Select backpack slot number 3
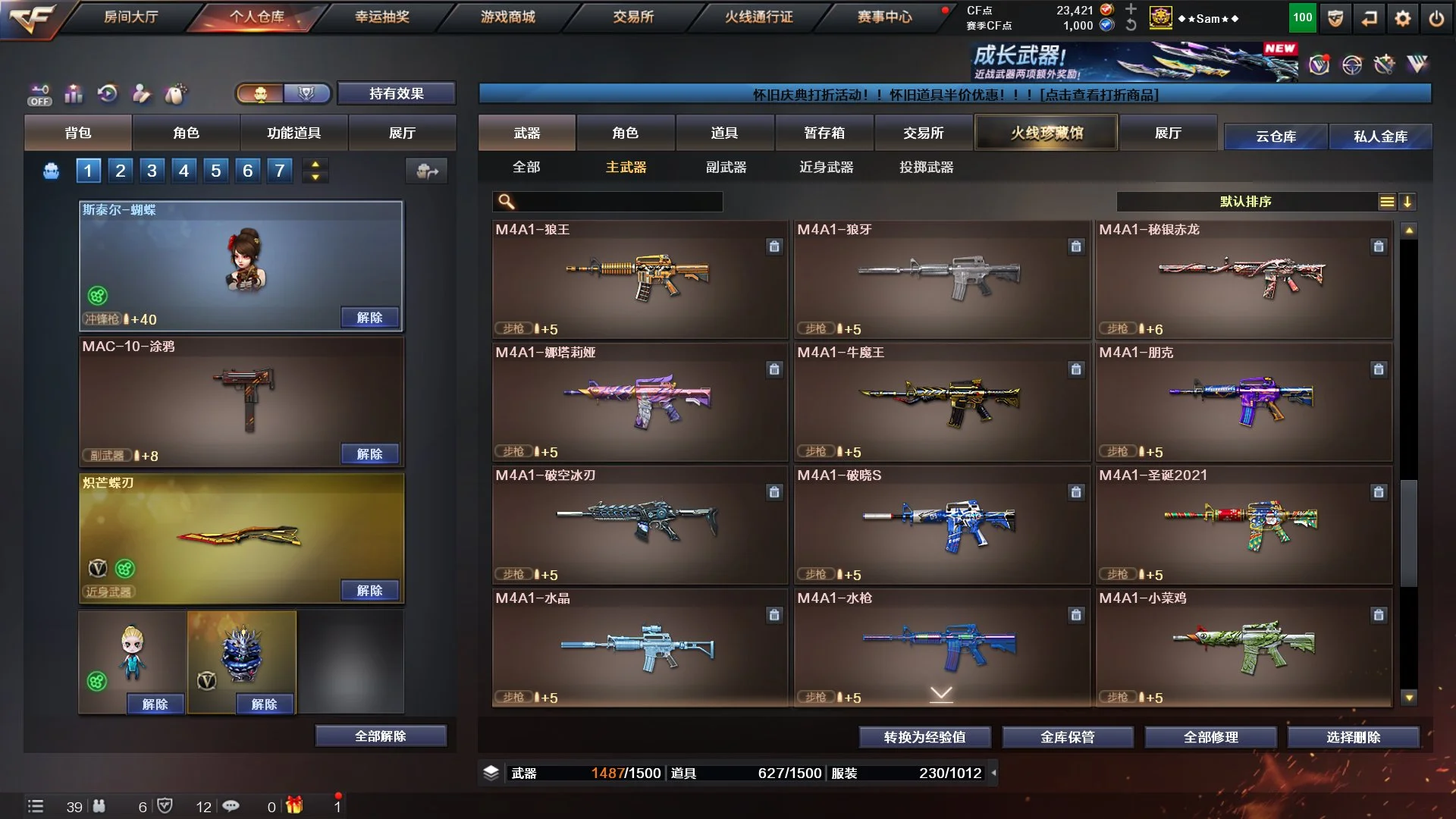Image resolution: width=1456 pixels, height=819 pixels. pos(152,171)
